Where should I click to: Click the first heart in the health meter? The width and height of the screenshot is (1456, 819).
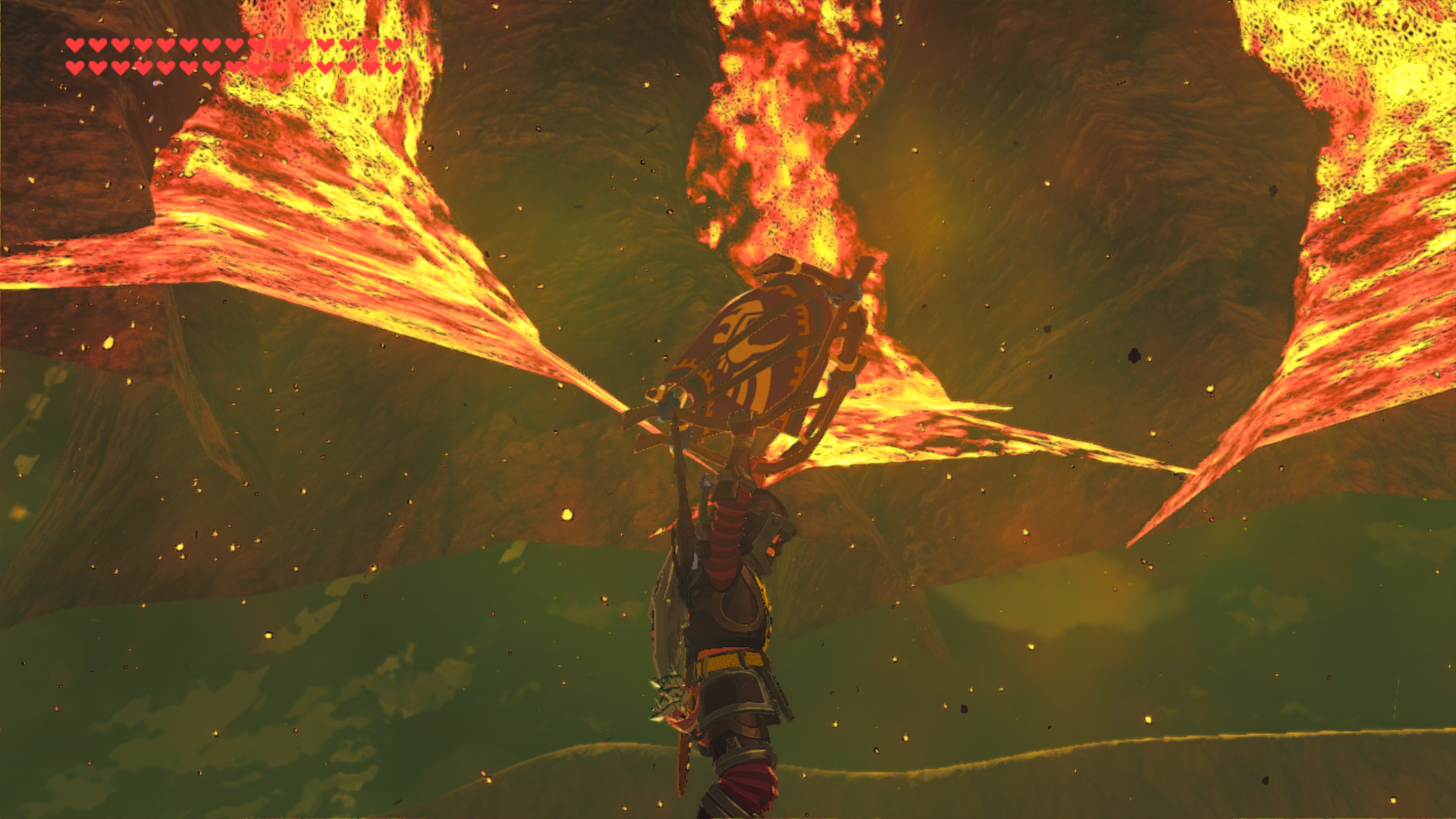point(75,44)
